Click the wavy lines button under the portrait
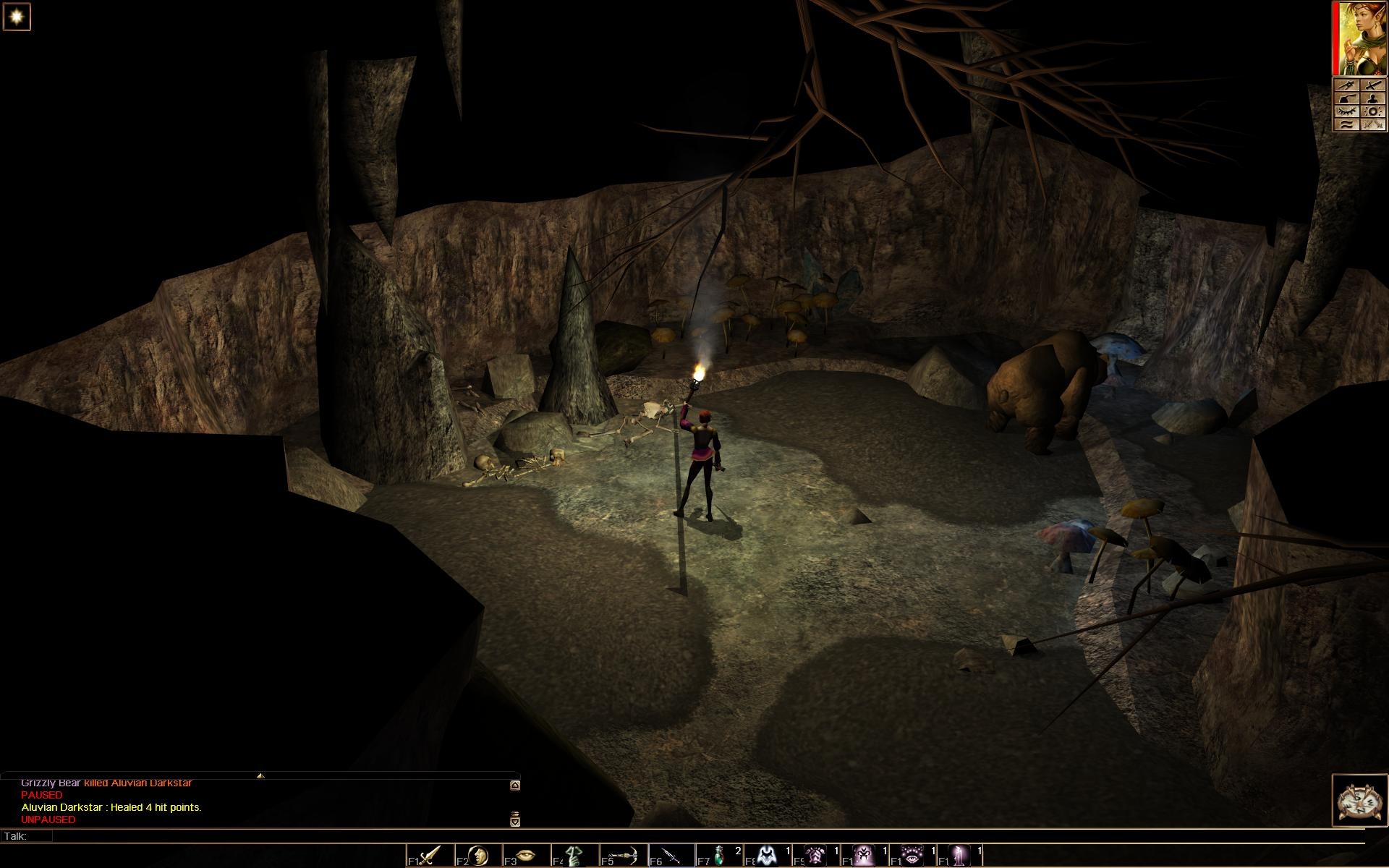Screen dimensions: 1389x868 click(x=1347, y=124)
